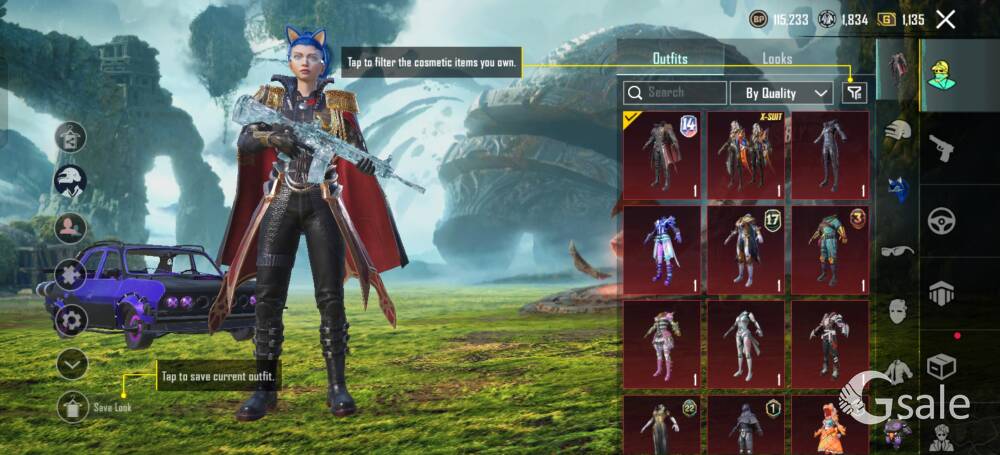Viewport: 1000px width, 455px height.
Task: Save the current look
Action: point(73,405)
